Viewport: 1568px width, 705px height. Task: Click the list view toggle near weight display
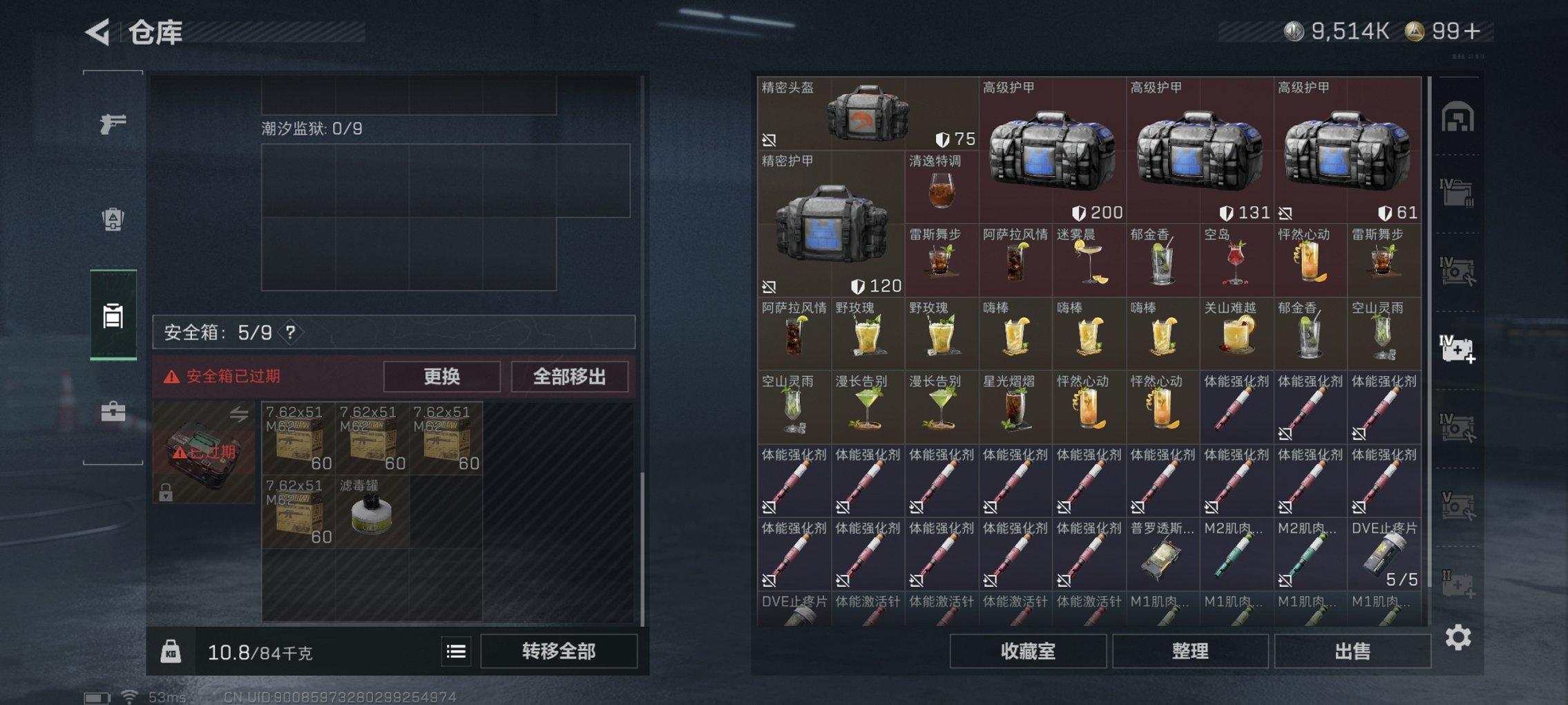click(x=456, y=651)
